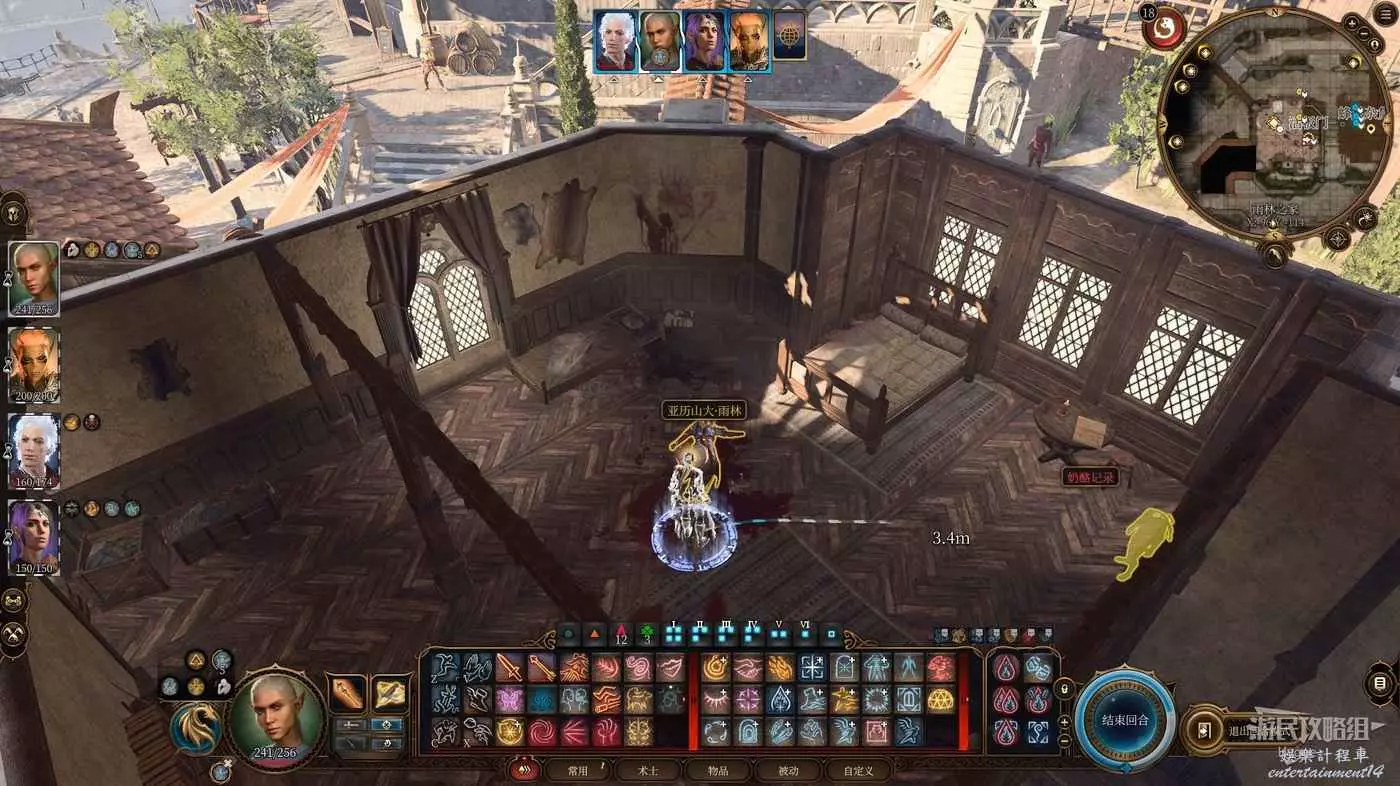Select the purple-haired party member portrait on the left

[35, 538]
